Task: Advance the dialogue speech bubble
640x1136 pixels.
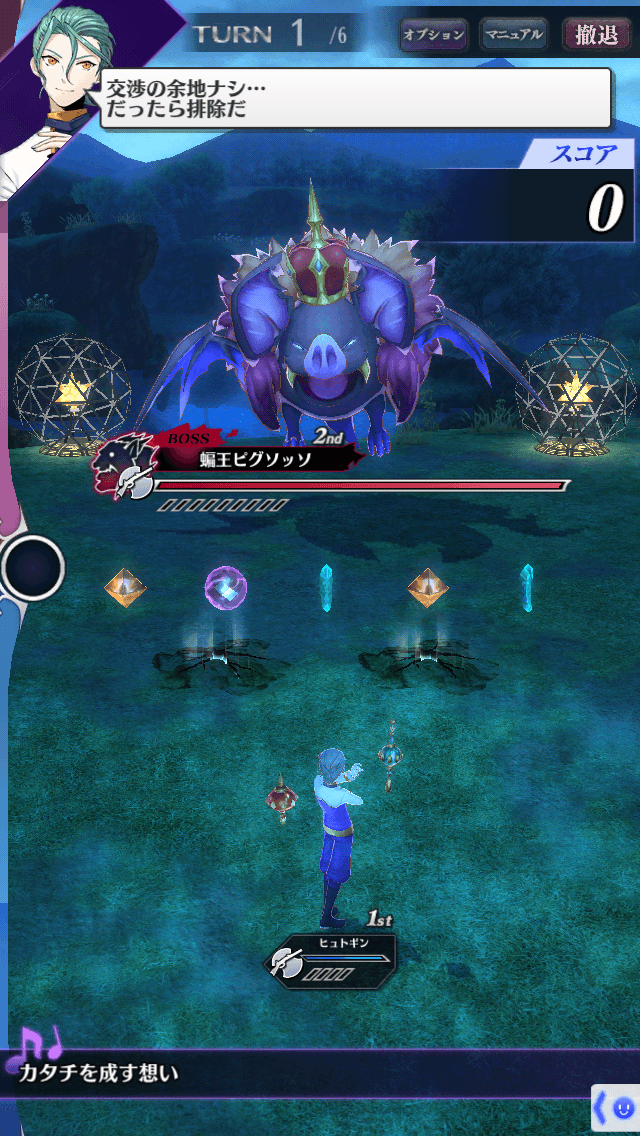Action: click(x=355, y=98)
